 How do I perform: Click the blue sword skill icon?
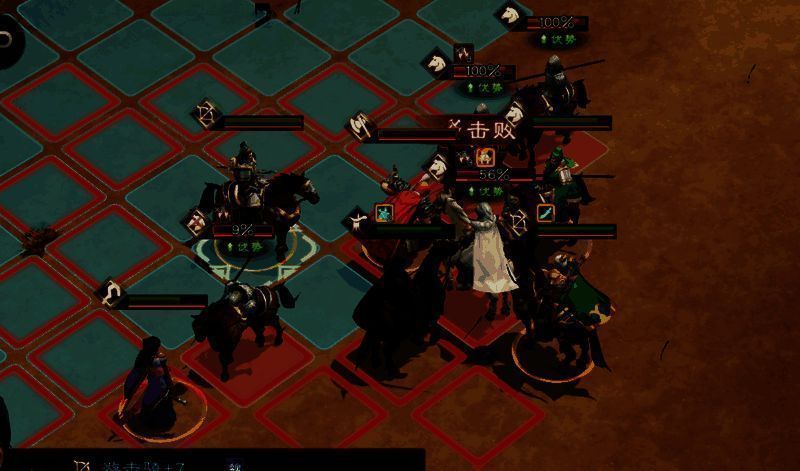pyautogui.click(x=546, y=213)
